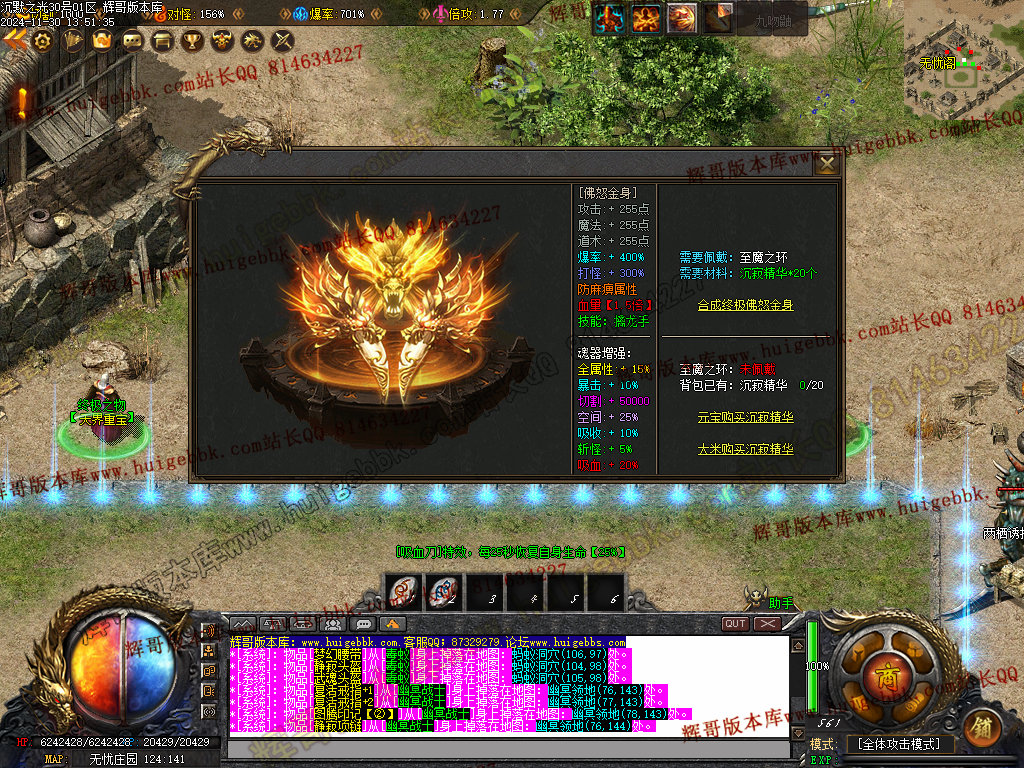Open the 鋪 store button
Image resolution: width=1024 pixels, height=768 pixels.
click(983, 725)
